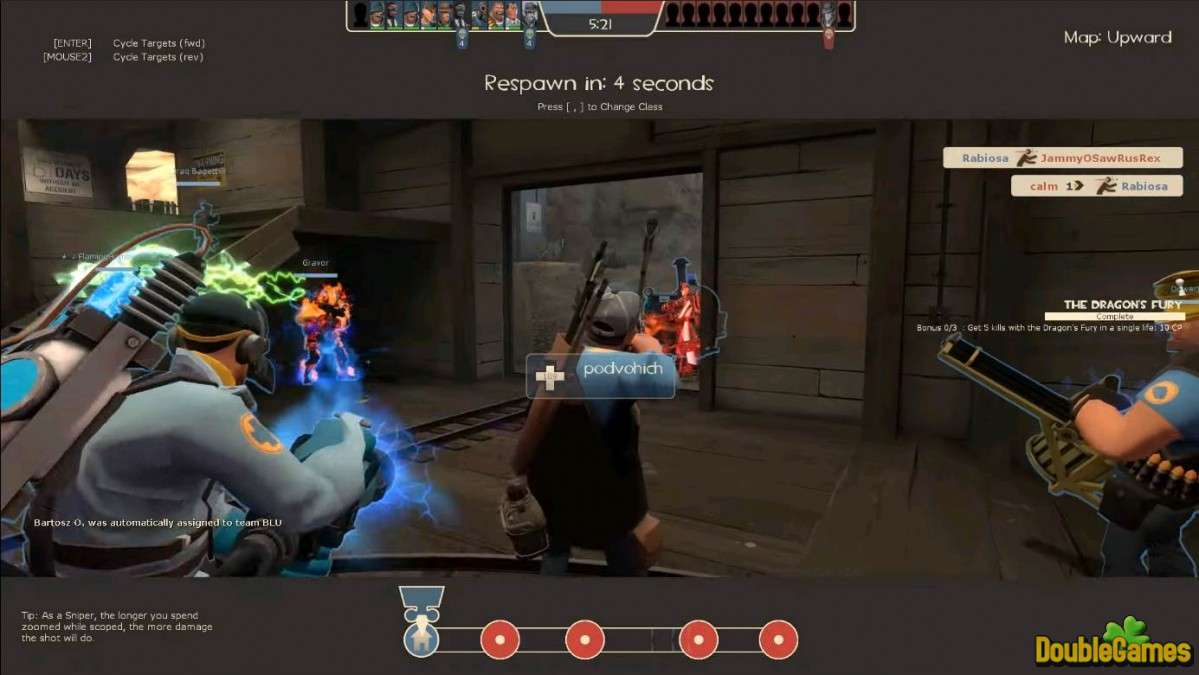Open The Dragon's Fury contract tracker
The width and height of the screenshot is (1199, 675).
point(1121,305)
